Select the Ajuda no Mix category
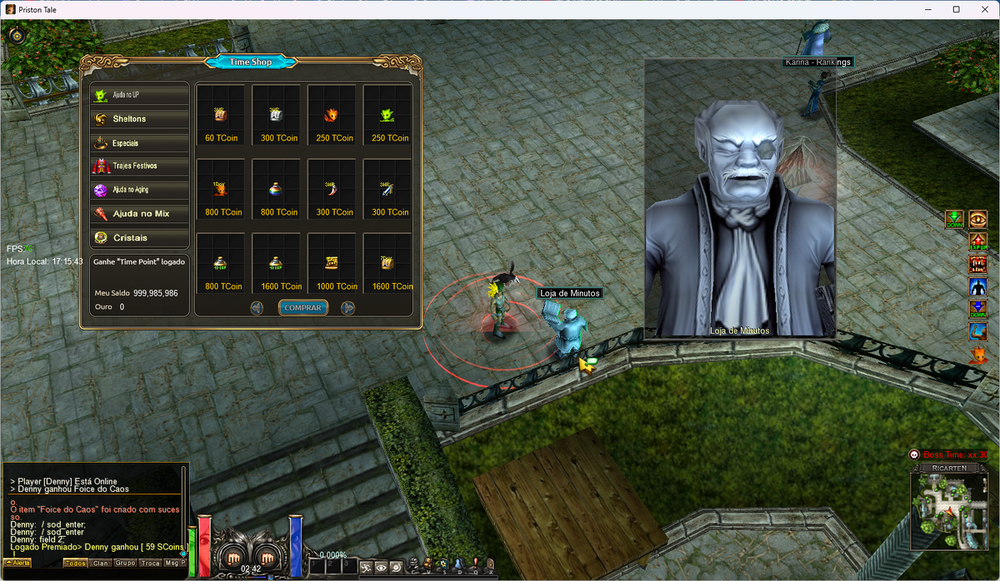 point(139,214)
